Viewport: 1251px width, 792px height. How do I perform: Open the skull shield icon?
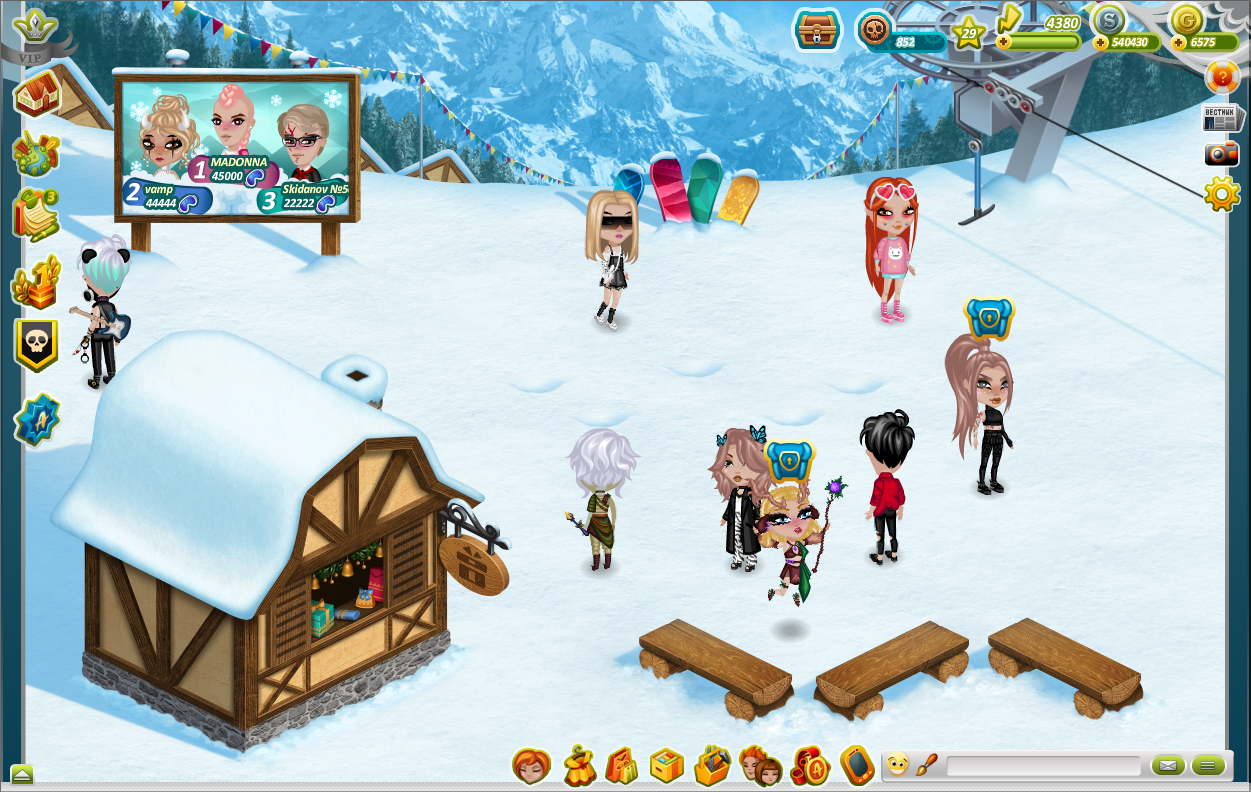[36, 345]
